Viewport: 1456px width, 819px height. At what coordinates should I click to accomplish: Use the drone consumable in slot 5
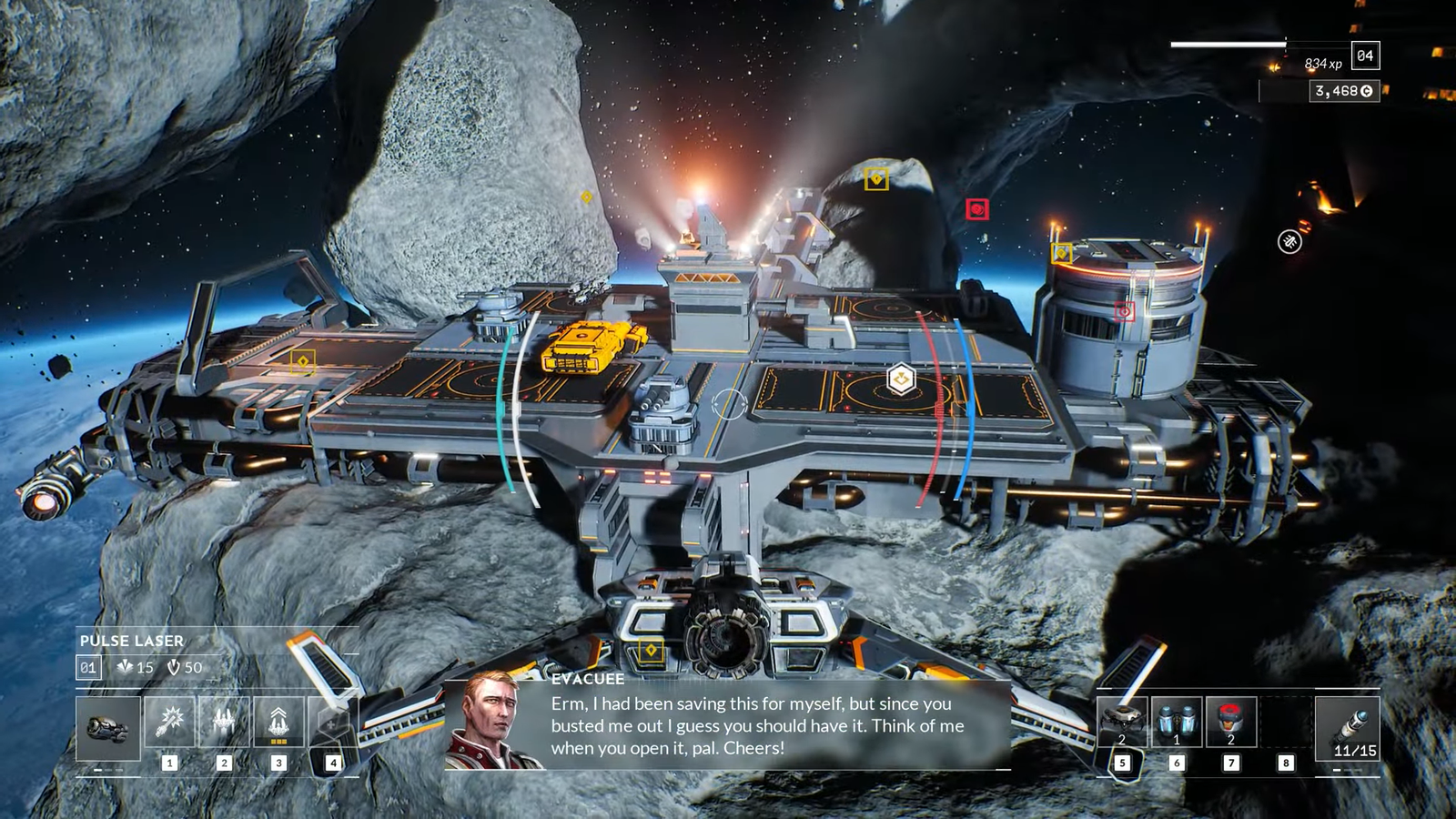click(1122, 723)
